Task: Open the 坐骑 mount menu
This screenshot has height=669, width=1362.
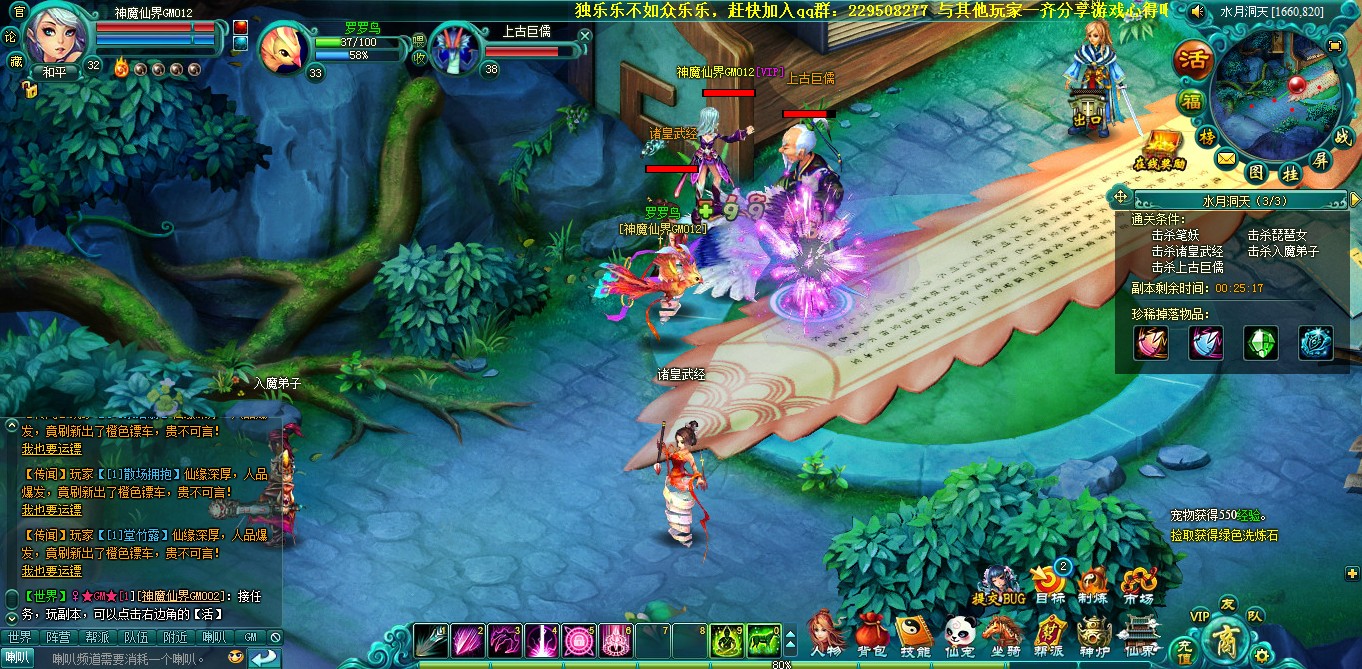Action: 1003,632
